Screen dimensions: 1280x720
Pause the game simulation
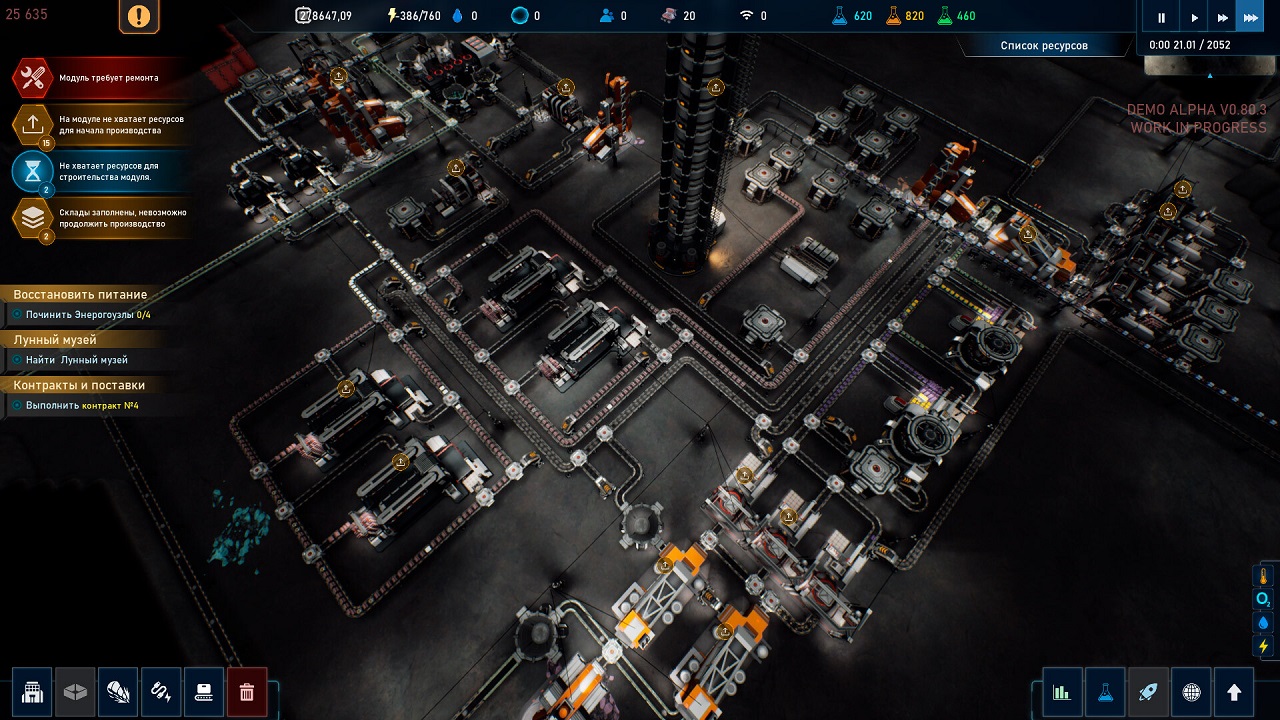[1162, 17]
